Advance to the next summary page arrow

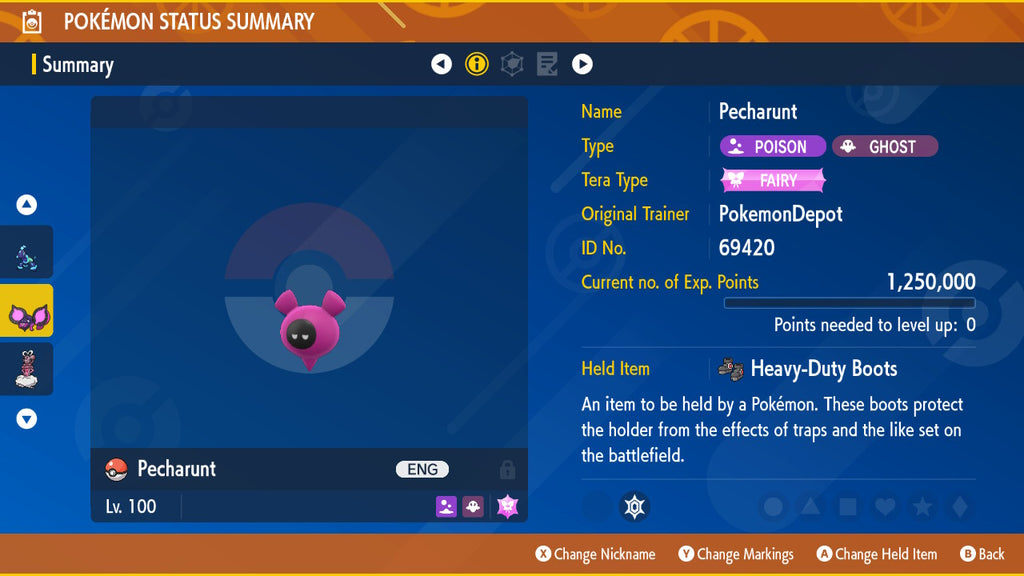pyautogui.click(x=582, y=65)
